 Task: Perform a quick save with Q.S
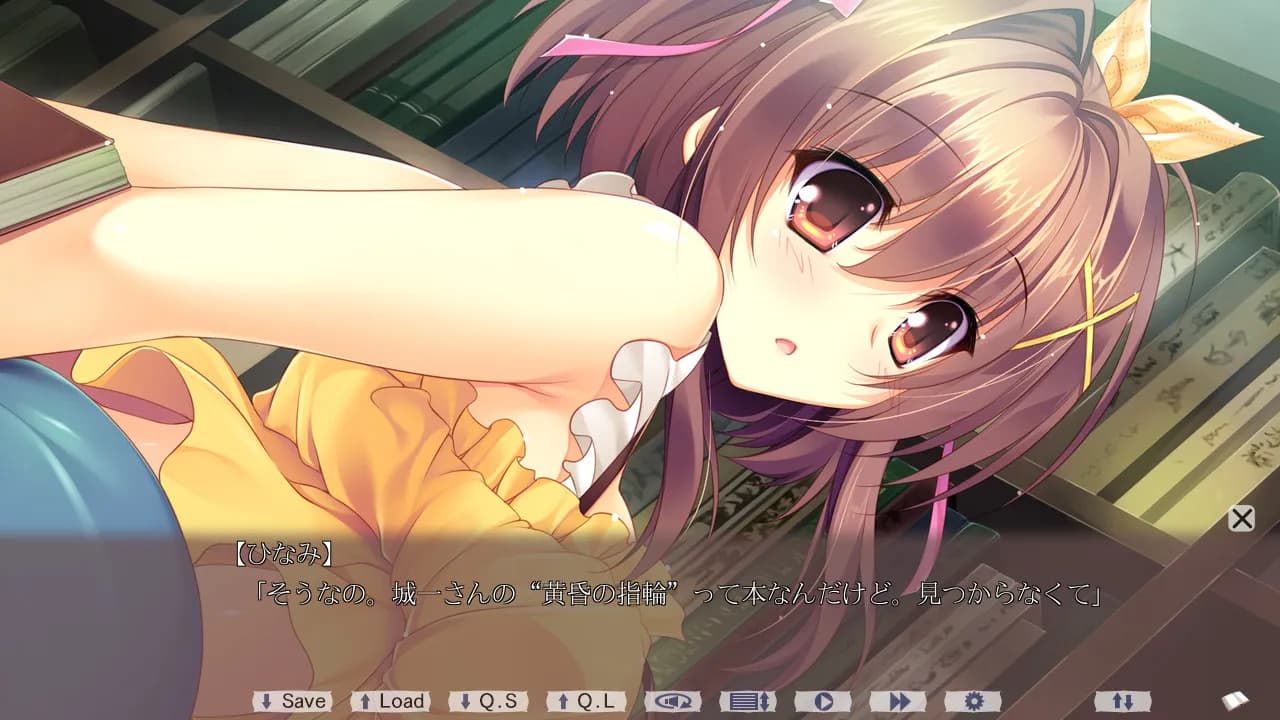(487, 701)
